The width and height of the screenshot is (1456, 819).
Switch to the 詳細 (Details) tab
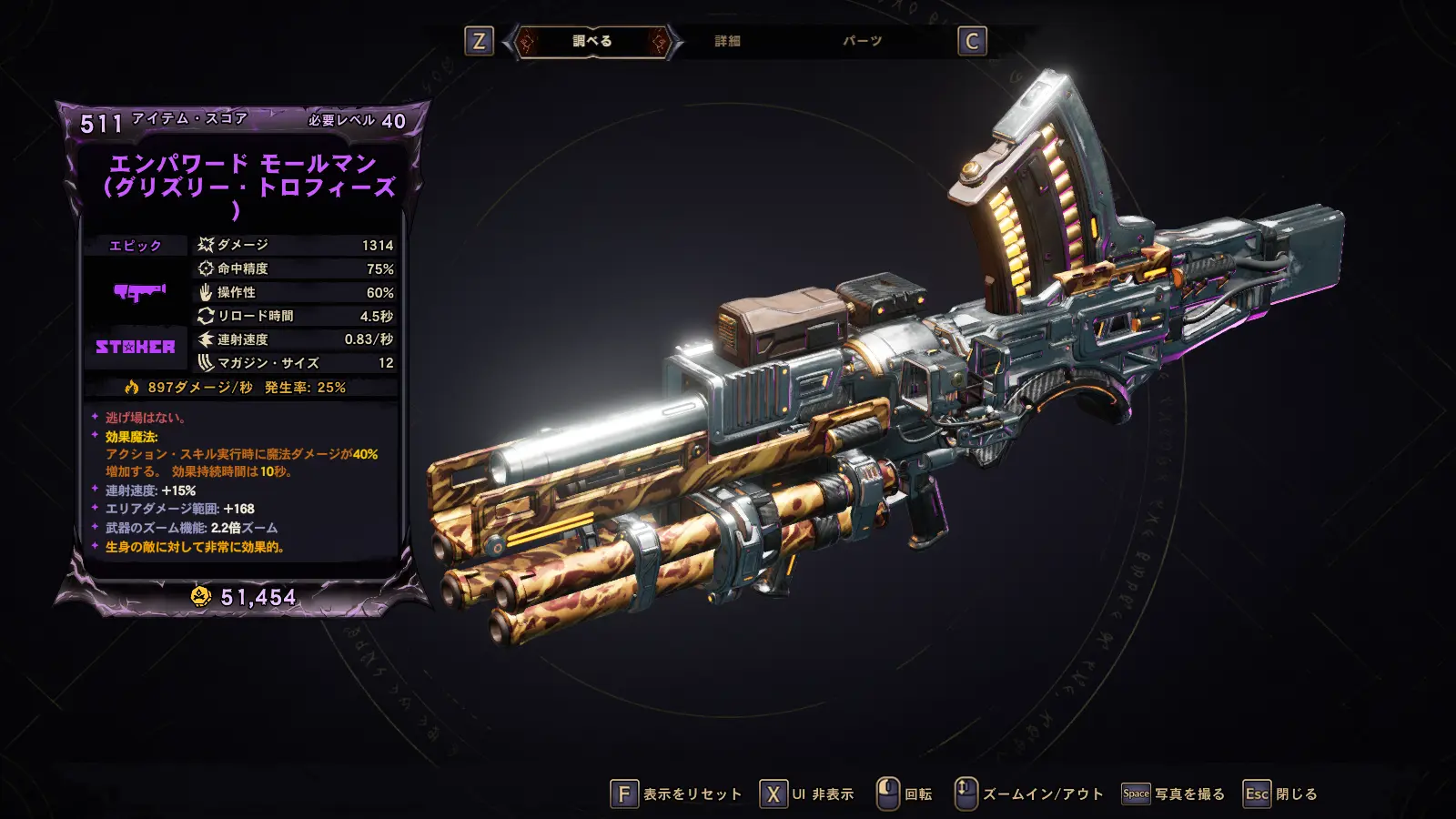pos(727,41)
